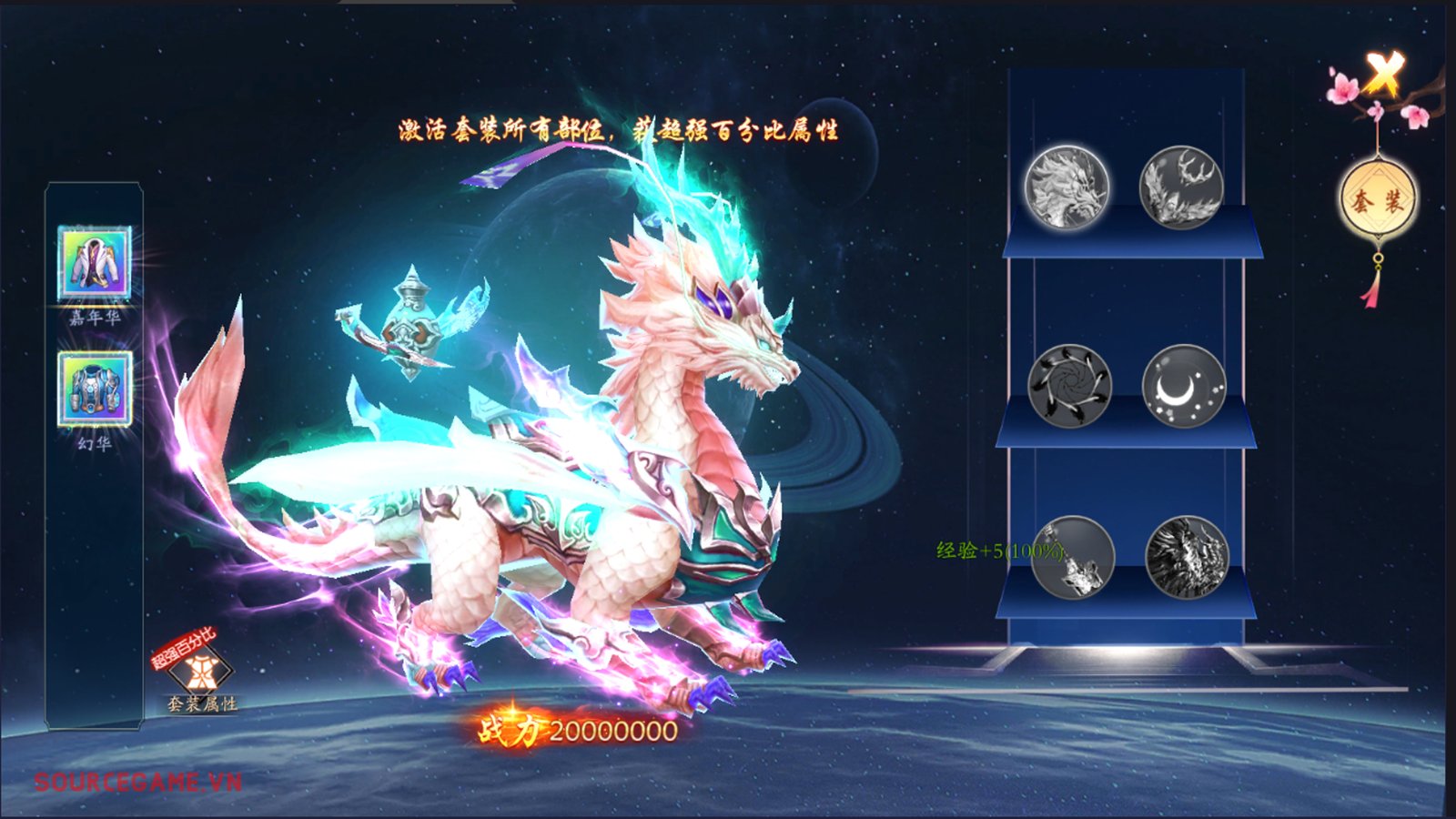Choose the swirling feather ring slot
Screen dimensions: 1456x819
pyautogui.click(x=1069, y=386)
